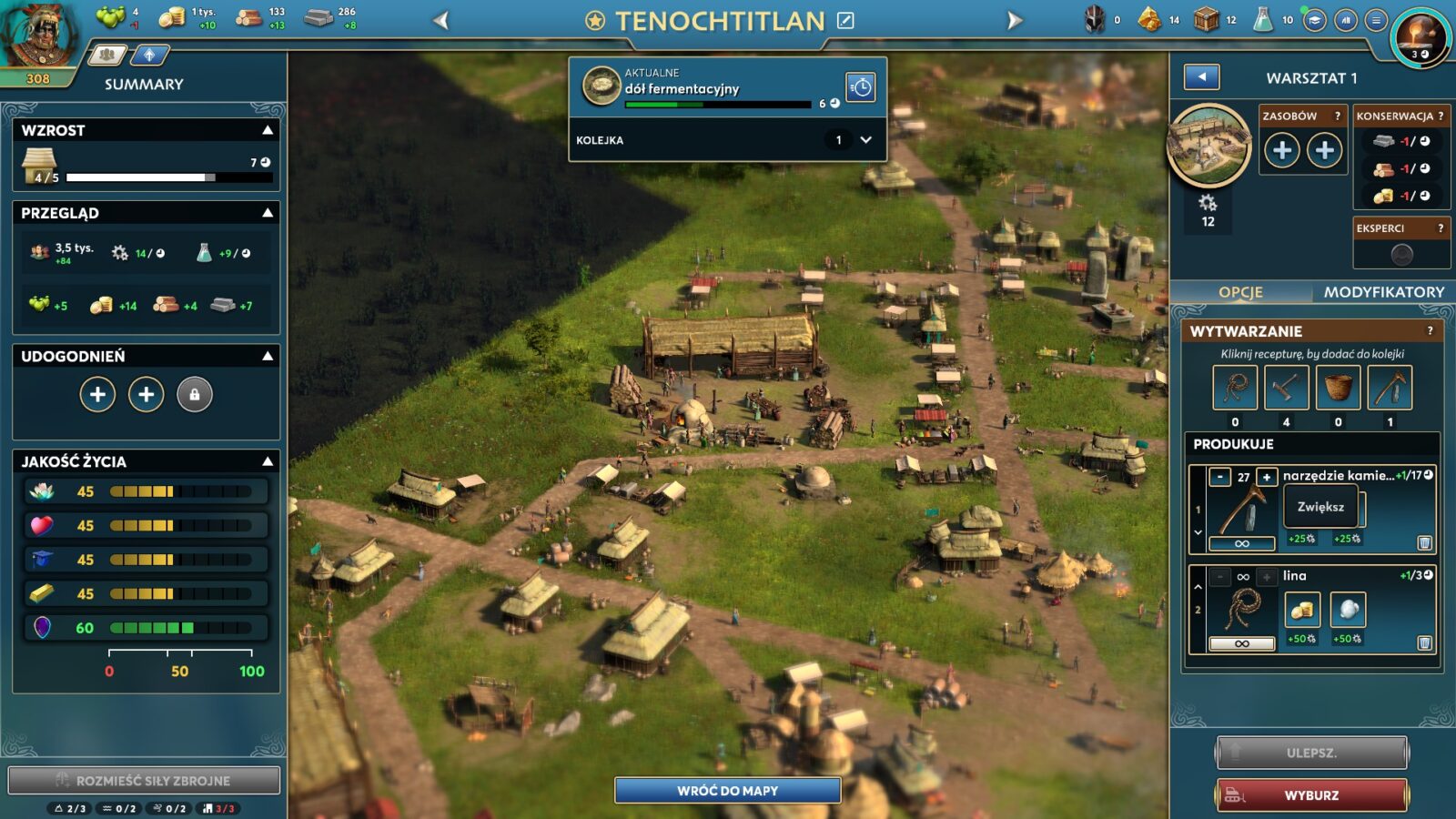1456x819 pixels.
Task: Decrease stone tool quantity below 27
Action: pos(1220,477)
